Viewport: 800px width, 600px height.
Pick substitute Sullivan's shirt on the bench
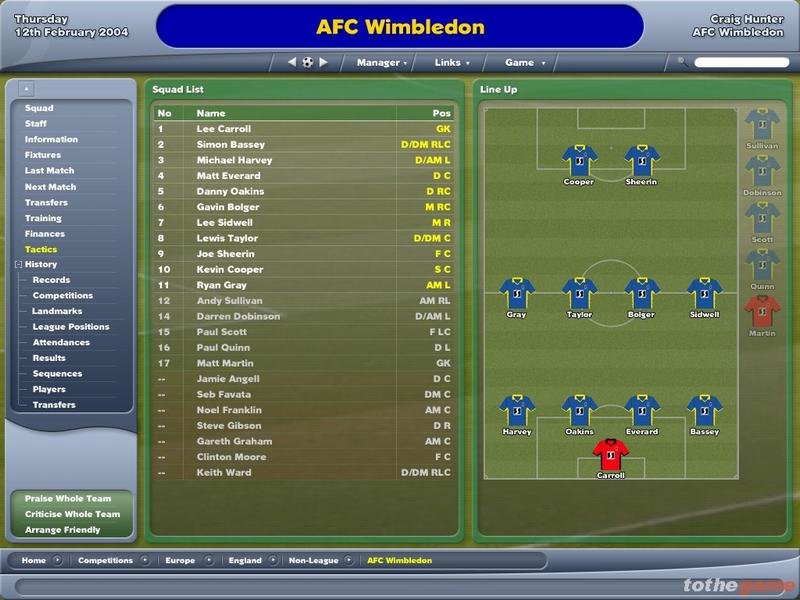[762, 124]
